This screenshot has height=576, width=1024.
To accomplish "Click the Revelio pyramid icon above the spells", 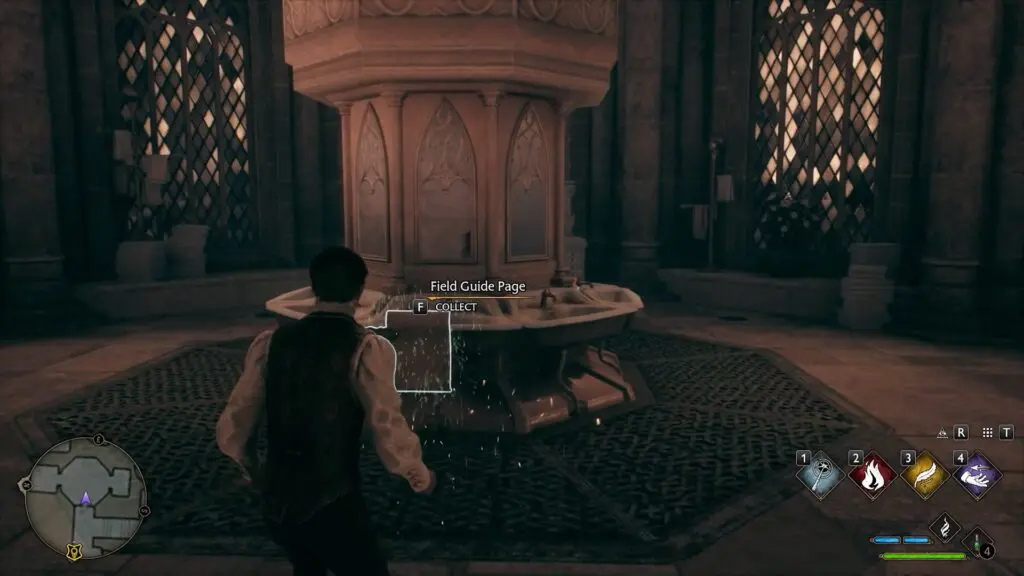I will pyautogui.click(x=942, y=433).
